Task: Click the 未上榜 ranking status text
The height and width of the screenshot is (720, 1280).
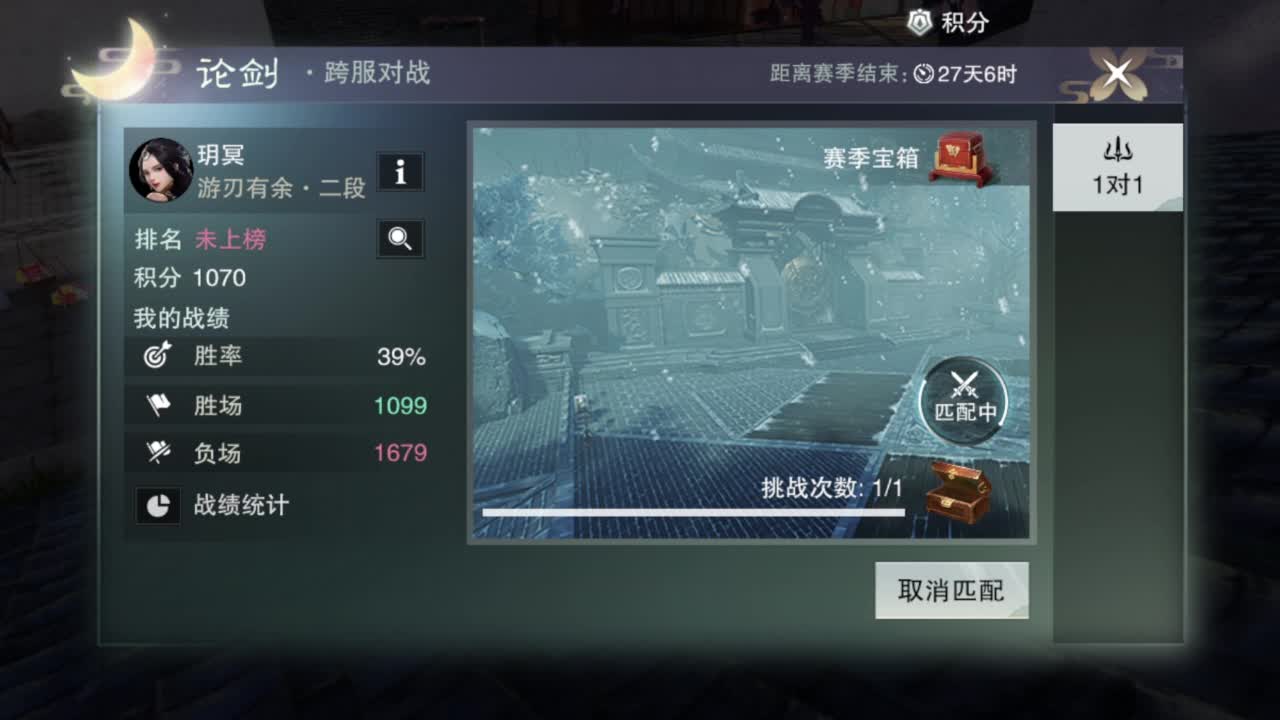Action: pos(230,239)
